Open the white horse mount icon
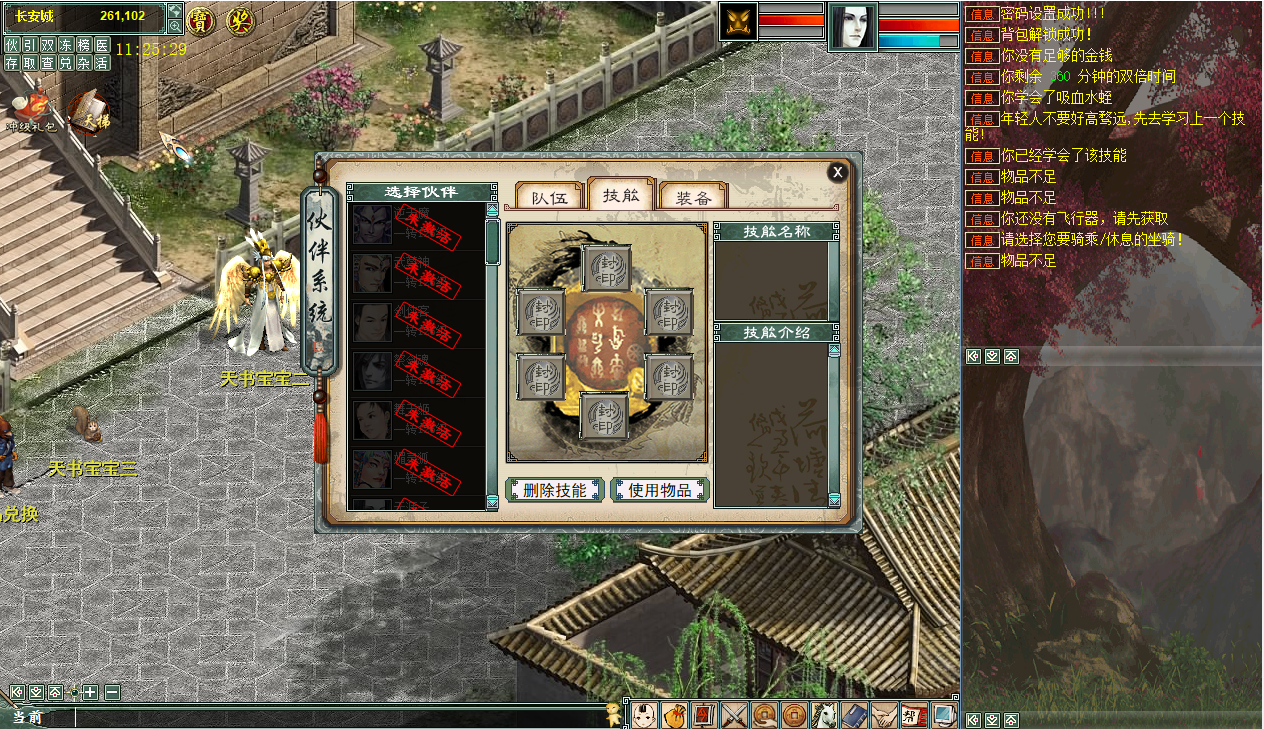1264x729 pixels. [823, 715]
